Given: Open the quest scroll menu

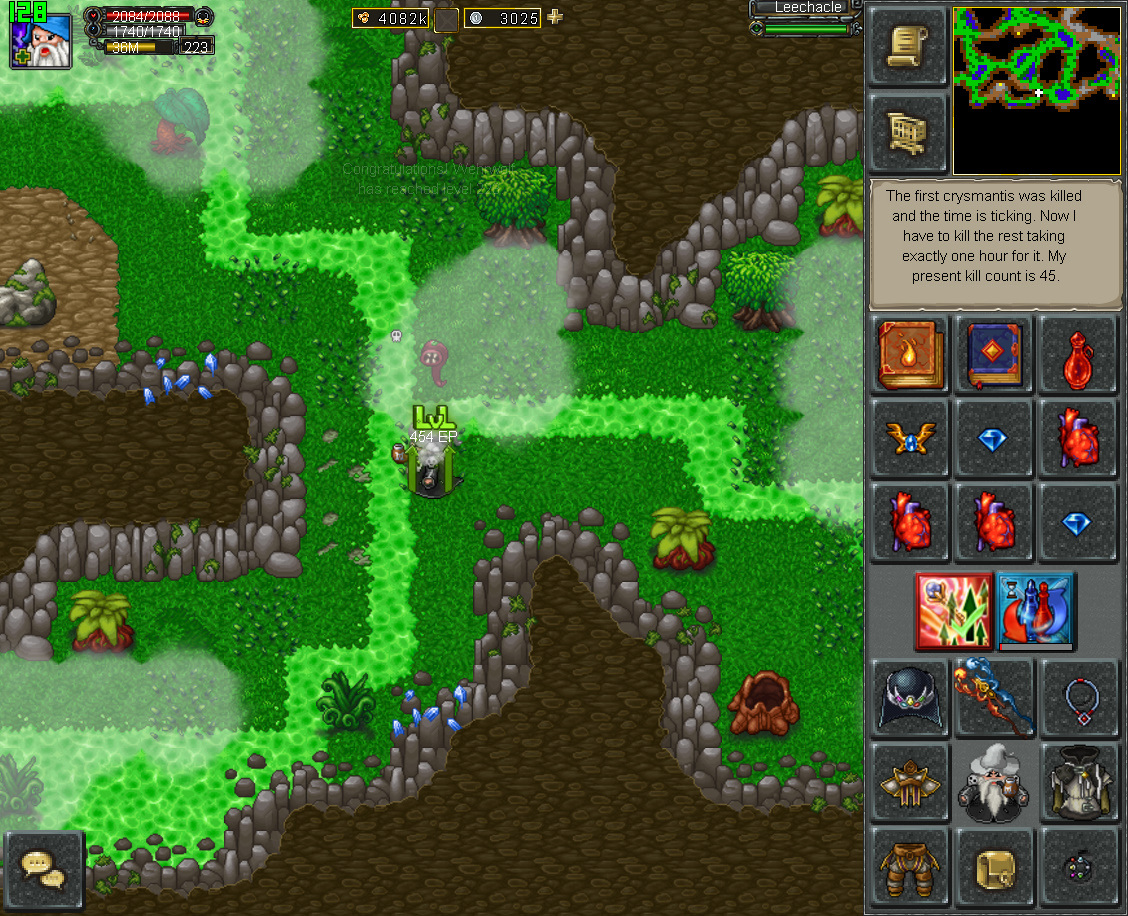Looking at the screenshot, I should click(908, 46).
